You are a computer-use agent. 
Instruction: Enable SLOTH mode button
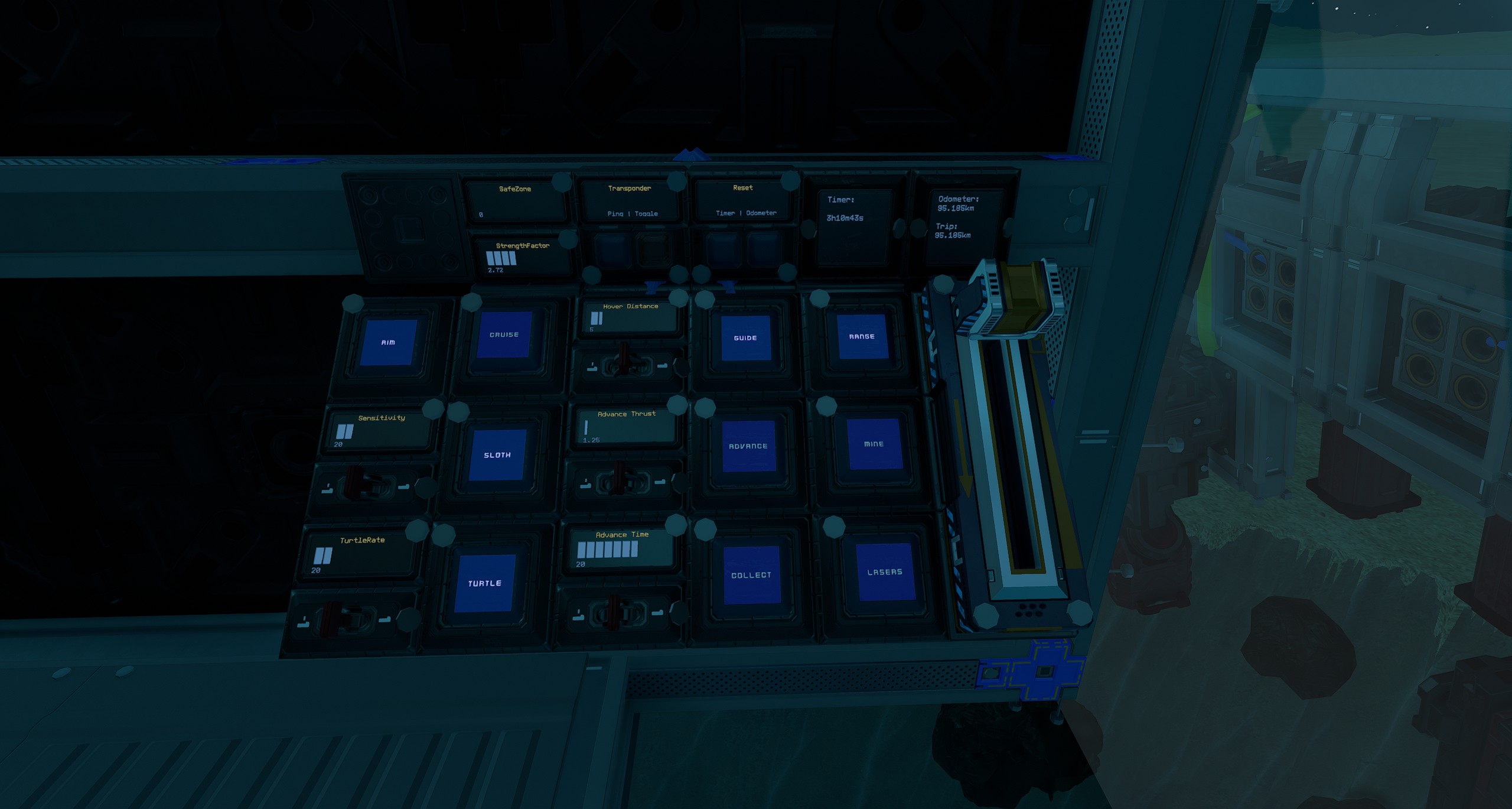click(x=497, y=455)
